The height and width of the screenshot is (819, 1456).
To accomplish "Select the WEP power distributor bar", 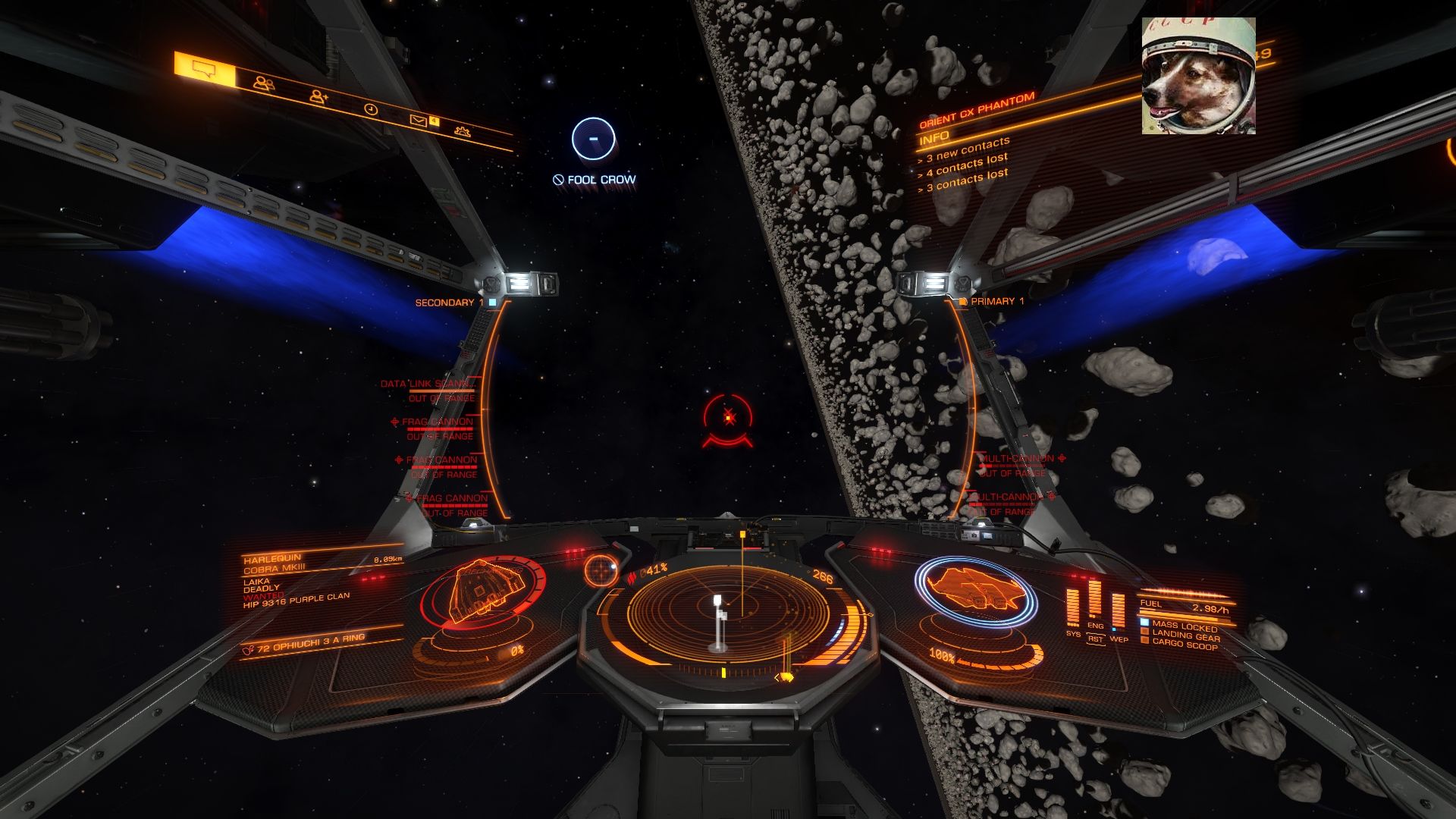I will [x=1118, y=611].
